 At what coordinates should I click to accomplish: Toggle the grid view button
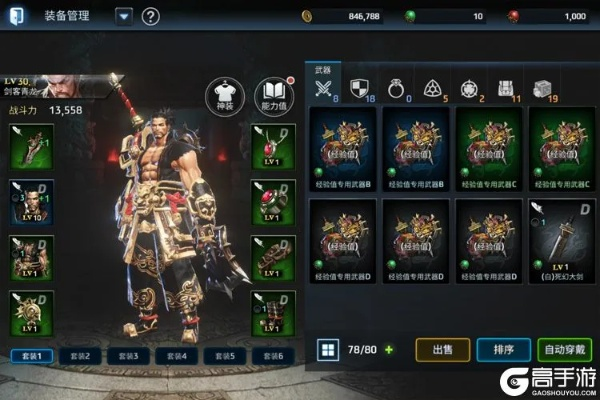[326, 350]
